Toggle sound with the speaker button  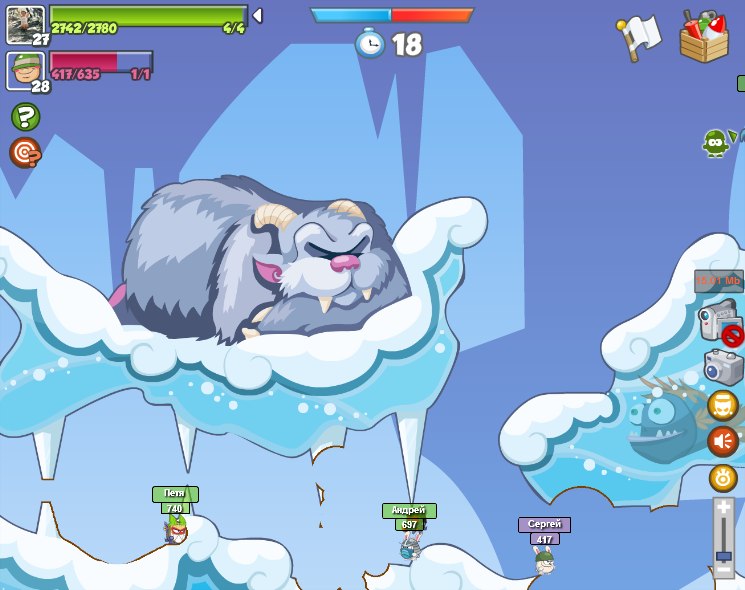pyautogui.click(x=723, y=441)
